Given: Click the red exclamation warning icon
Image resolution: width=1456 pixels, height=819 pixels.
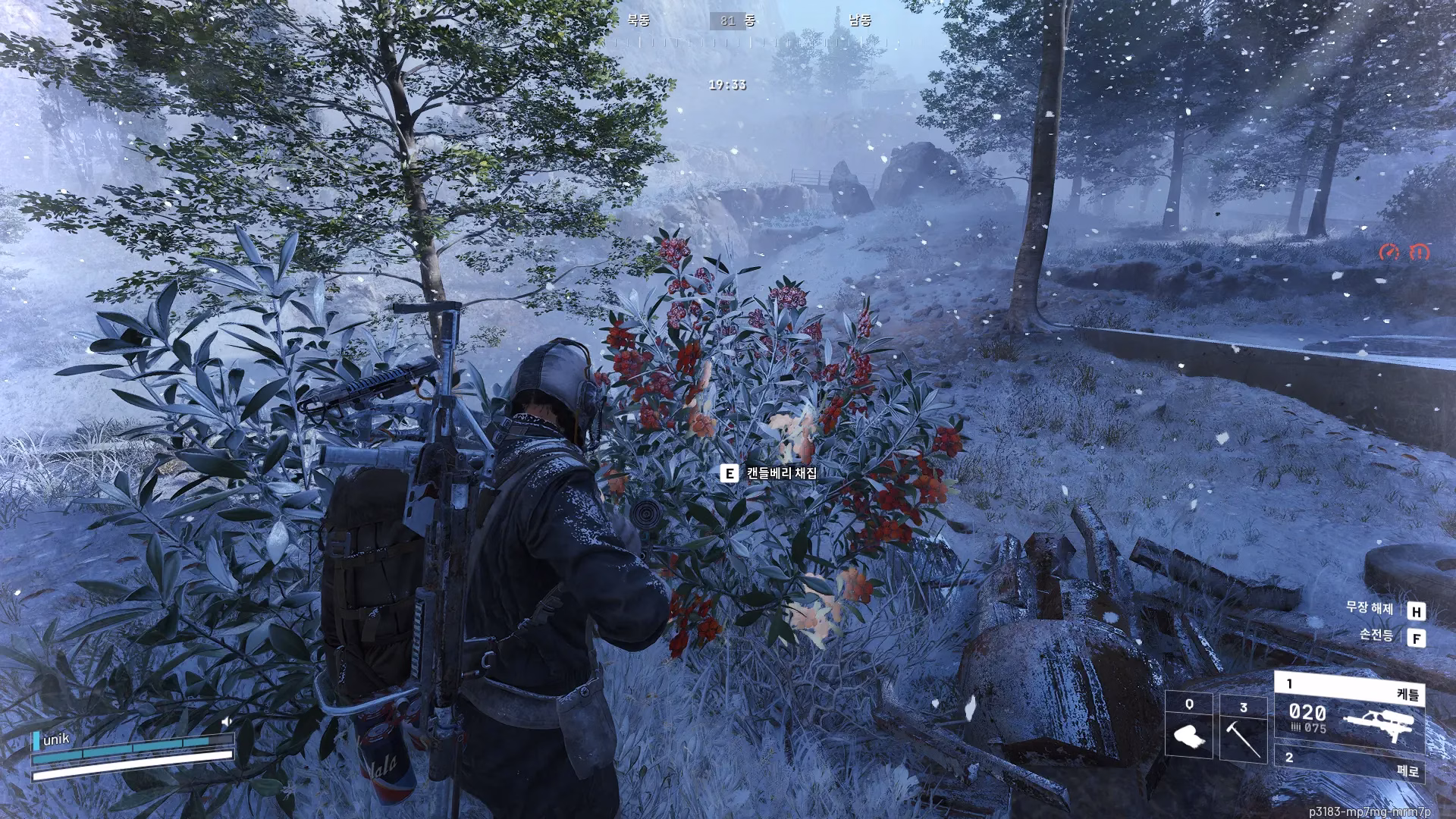Looking at the screenshot, I should 1418,253.
